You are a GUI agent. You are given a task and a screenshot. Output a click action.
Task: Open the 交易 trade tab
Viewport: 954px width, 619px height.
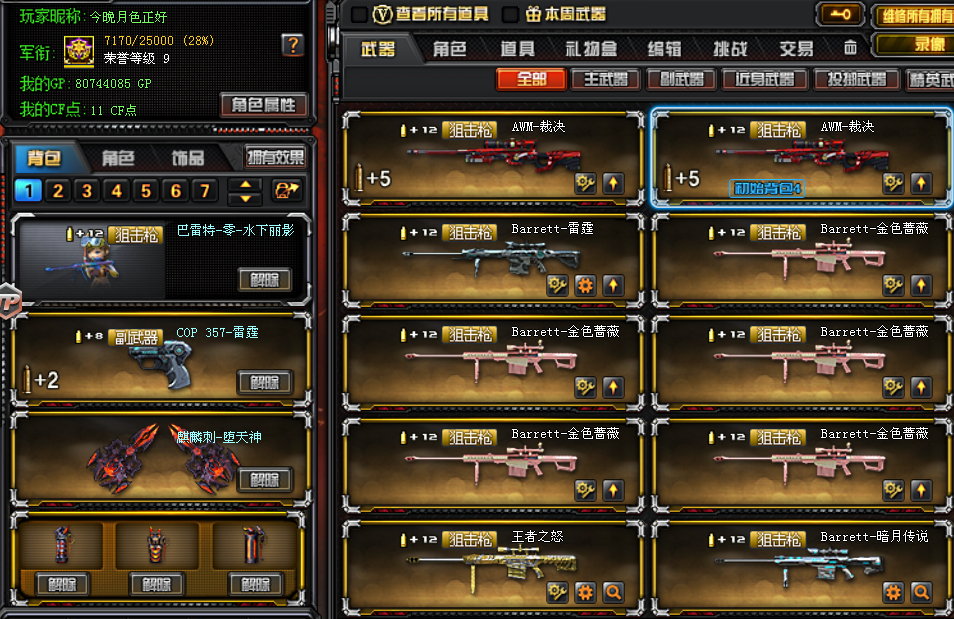click(796, 48)
